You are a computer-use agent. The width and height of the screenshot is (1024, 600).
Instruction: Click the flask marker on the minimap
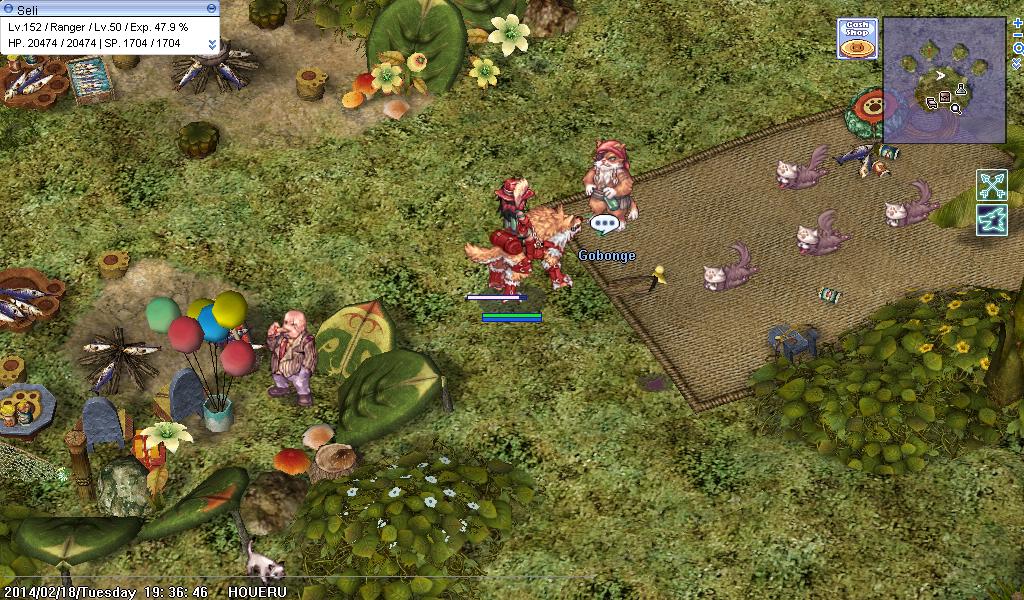(960, 90)
